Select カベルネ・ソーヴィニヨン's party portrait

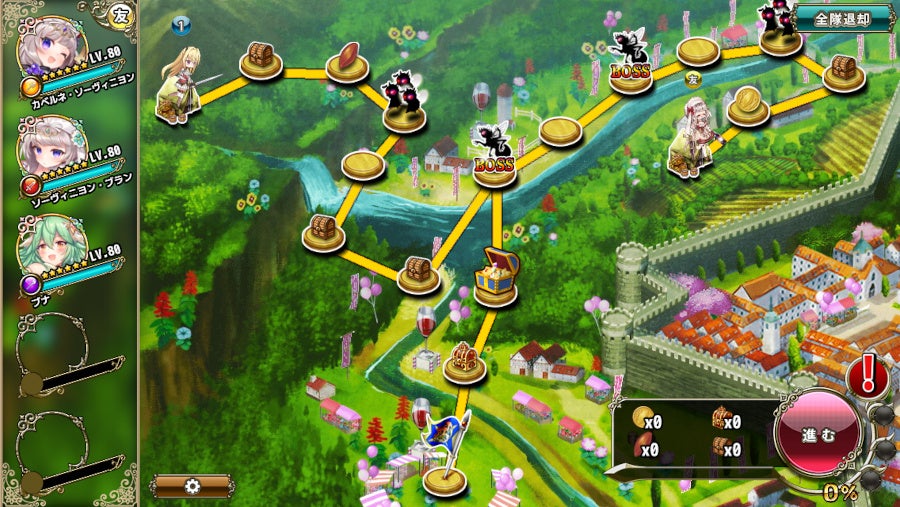tap(53, 50)
